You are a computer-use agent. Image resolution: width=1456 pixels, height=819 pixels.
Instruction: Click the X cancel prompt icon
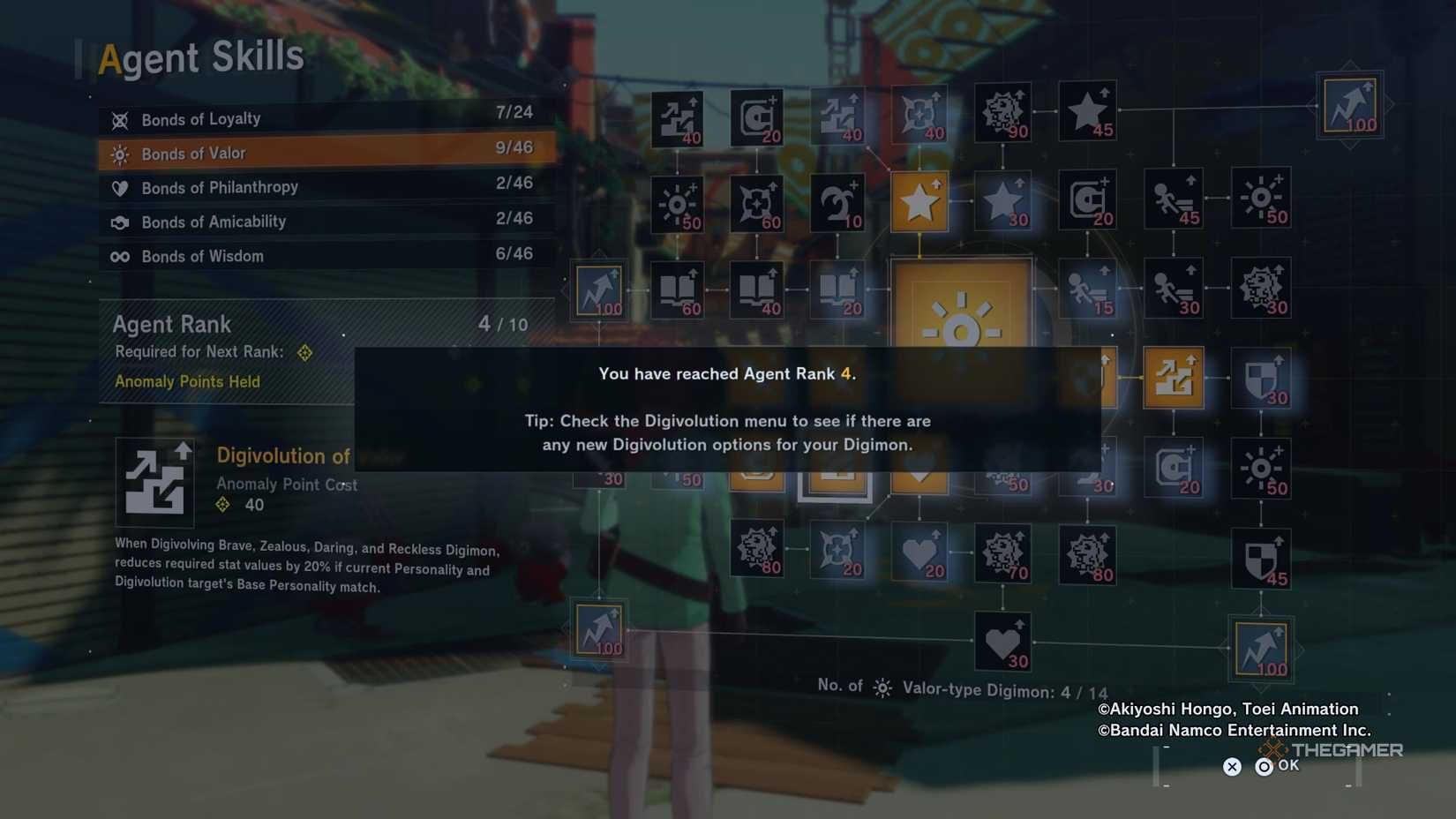(1232, 766)
